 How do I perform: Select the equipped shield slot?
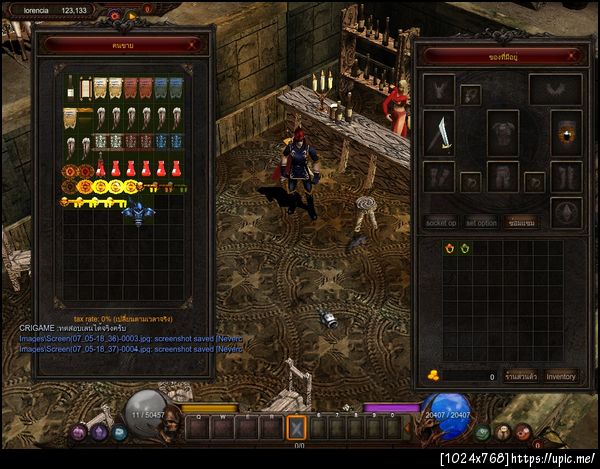566,133
